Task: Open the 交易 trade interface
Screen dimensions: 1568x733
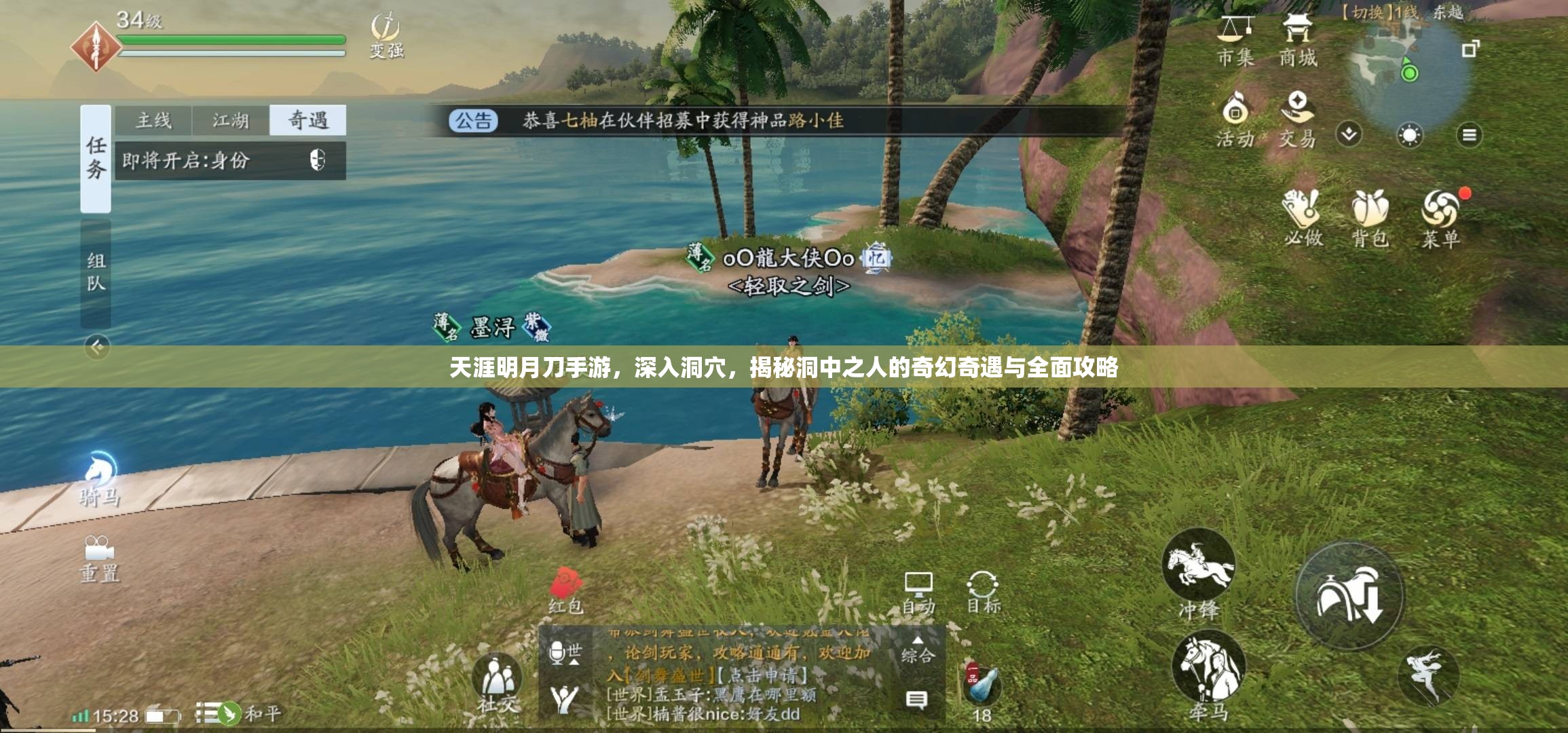Action: click(1300, 122)
